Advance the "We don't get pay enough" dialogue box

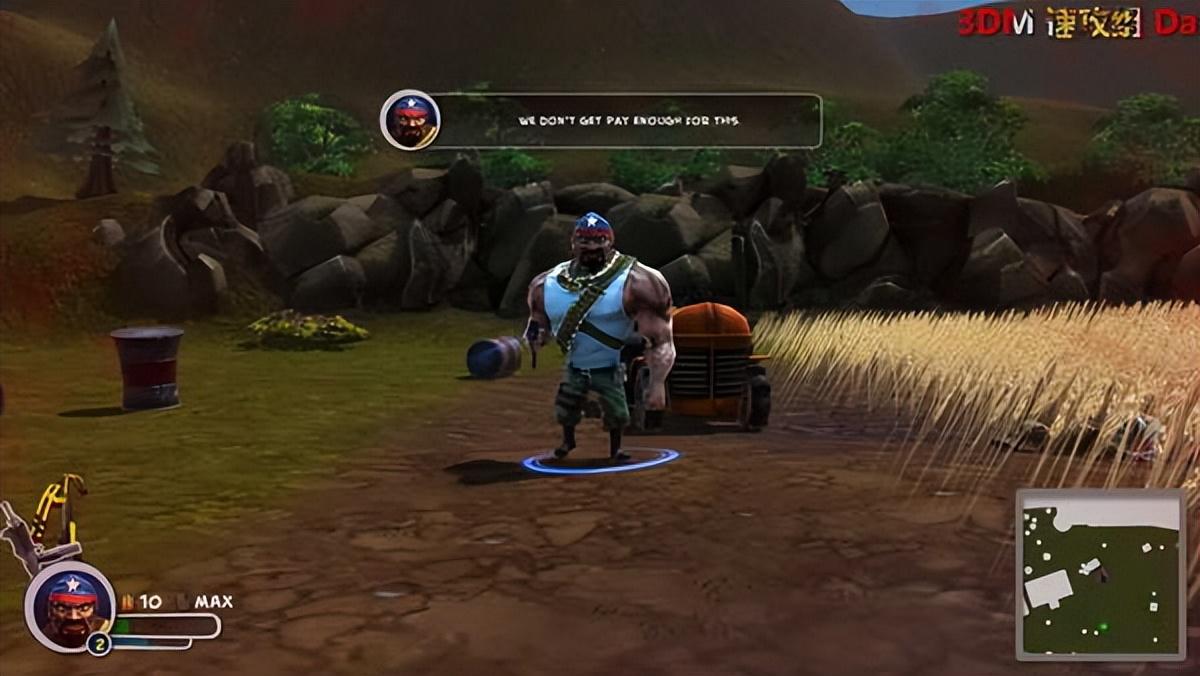(630, 121)
